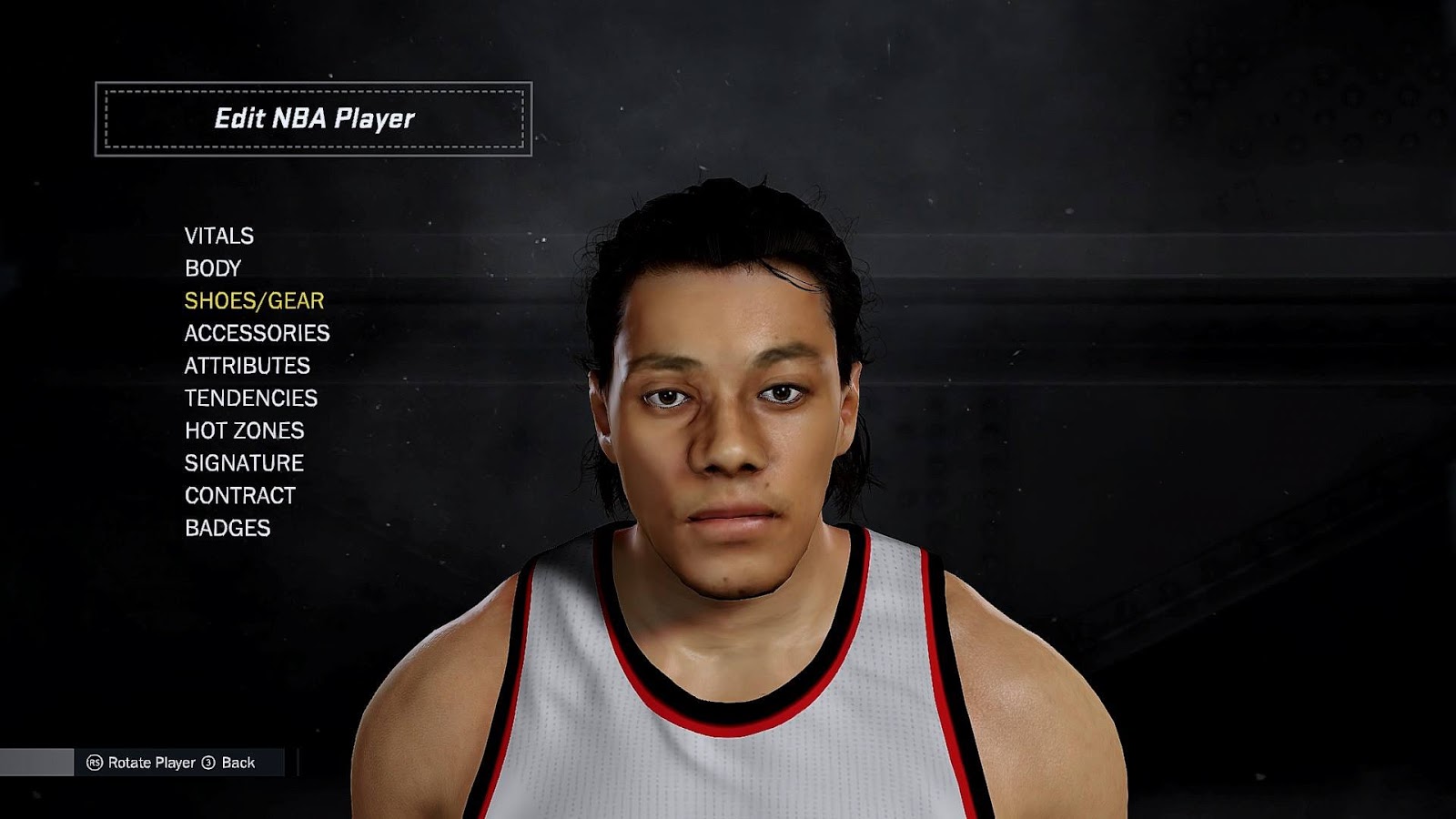Open the TENDENCIES editor
This screenshot has height=819, width=1456.
tap(250, 398)
